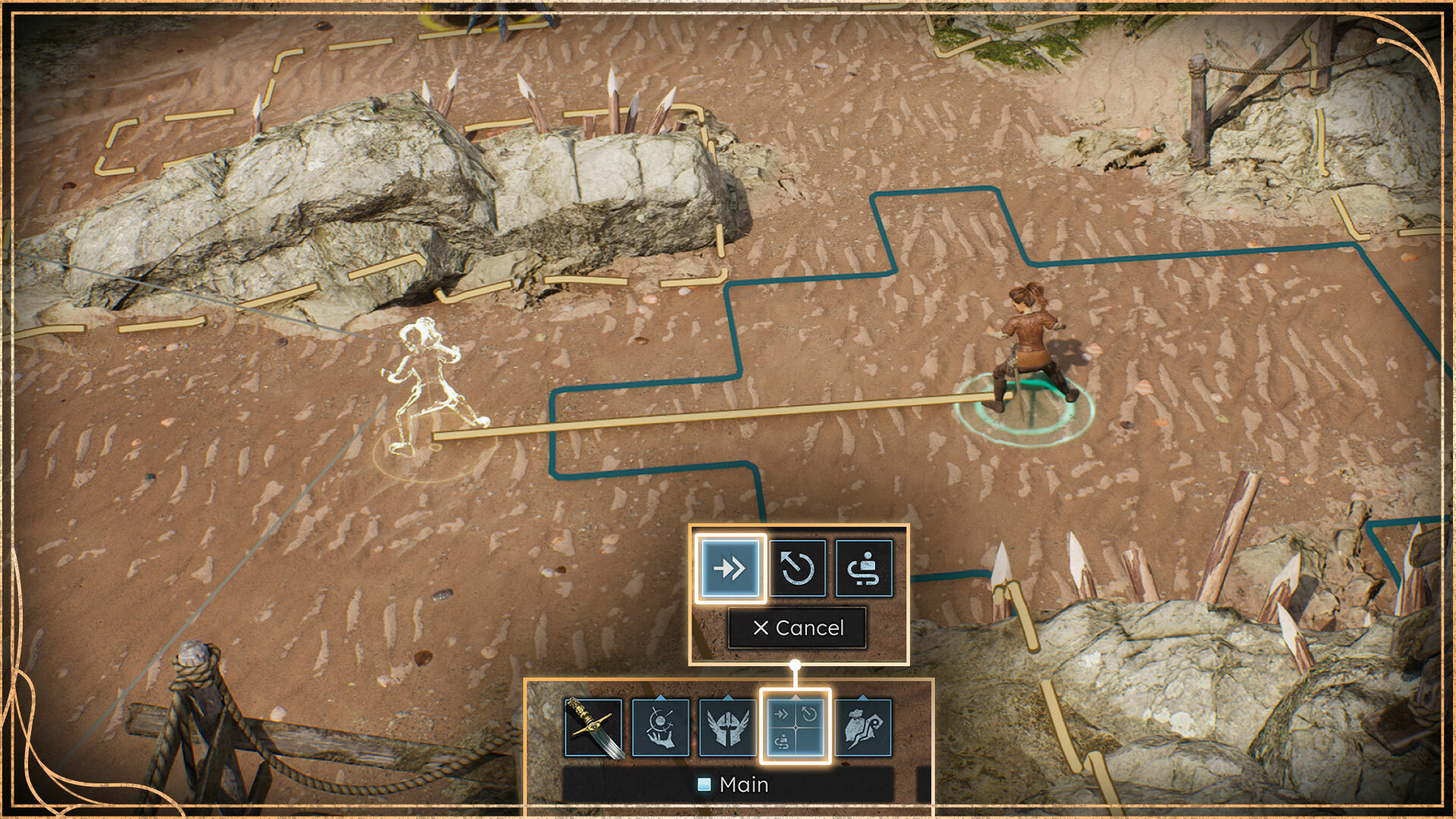
Task: Click the X icon inside the Cancel button
Action: 763,629
